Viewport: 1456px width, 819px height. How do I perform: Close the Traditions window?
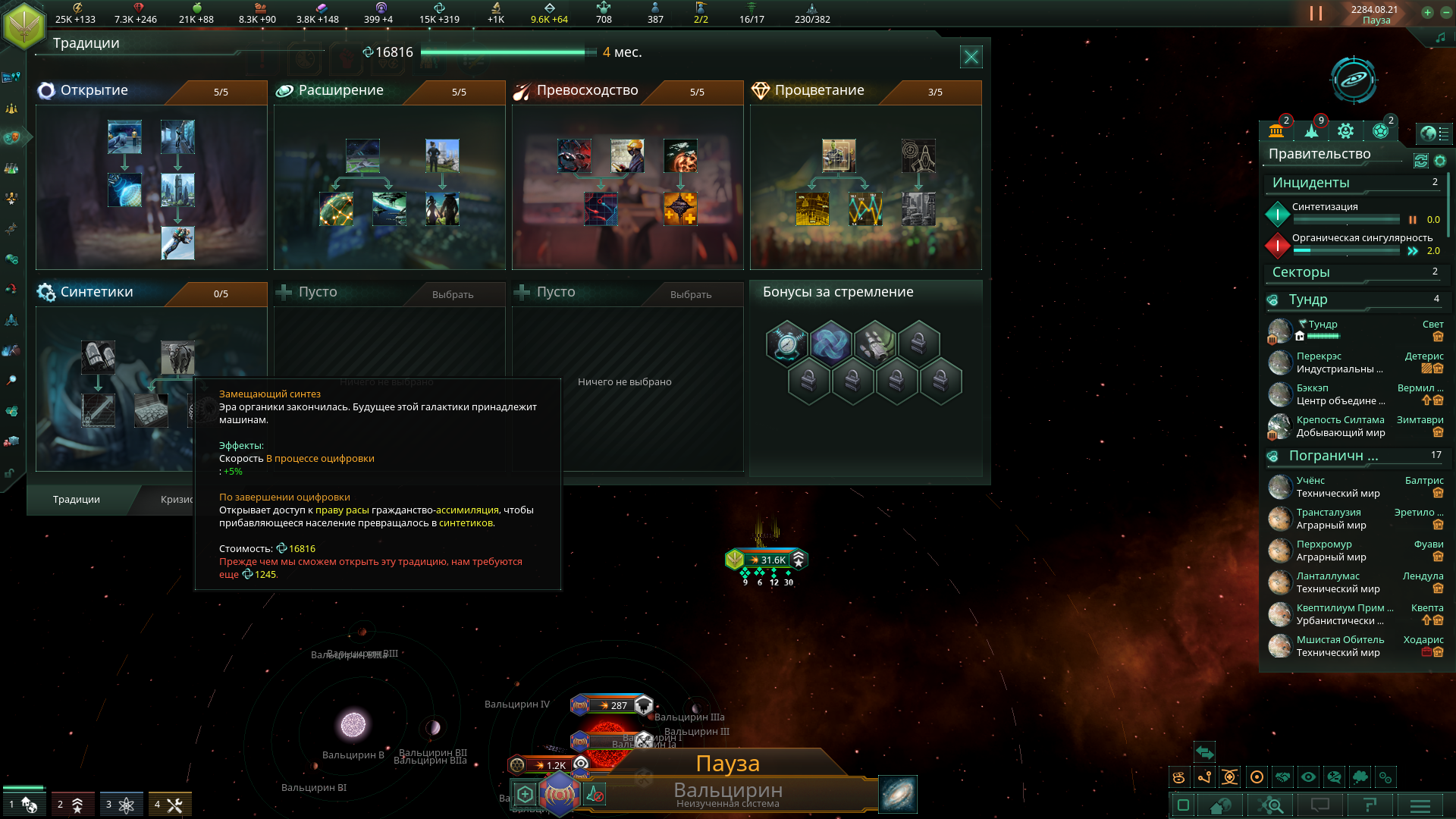coord(971,57)
